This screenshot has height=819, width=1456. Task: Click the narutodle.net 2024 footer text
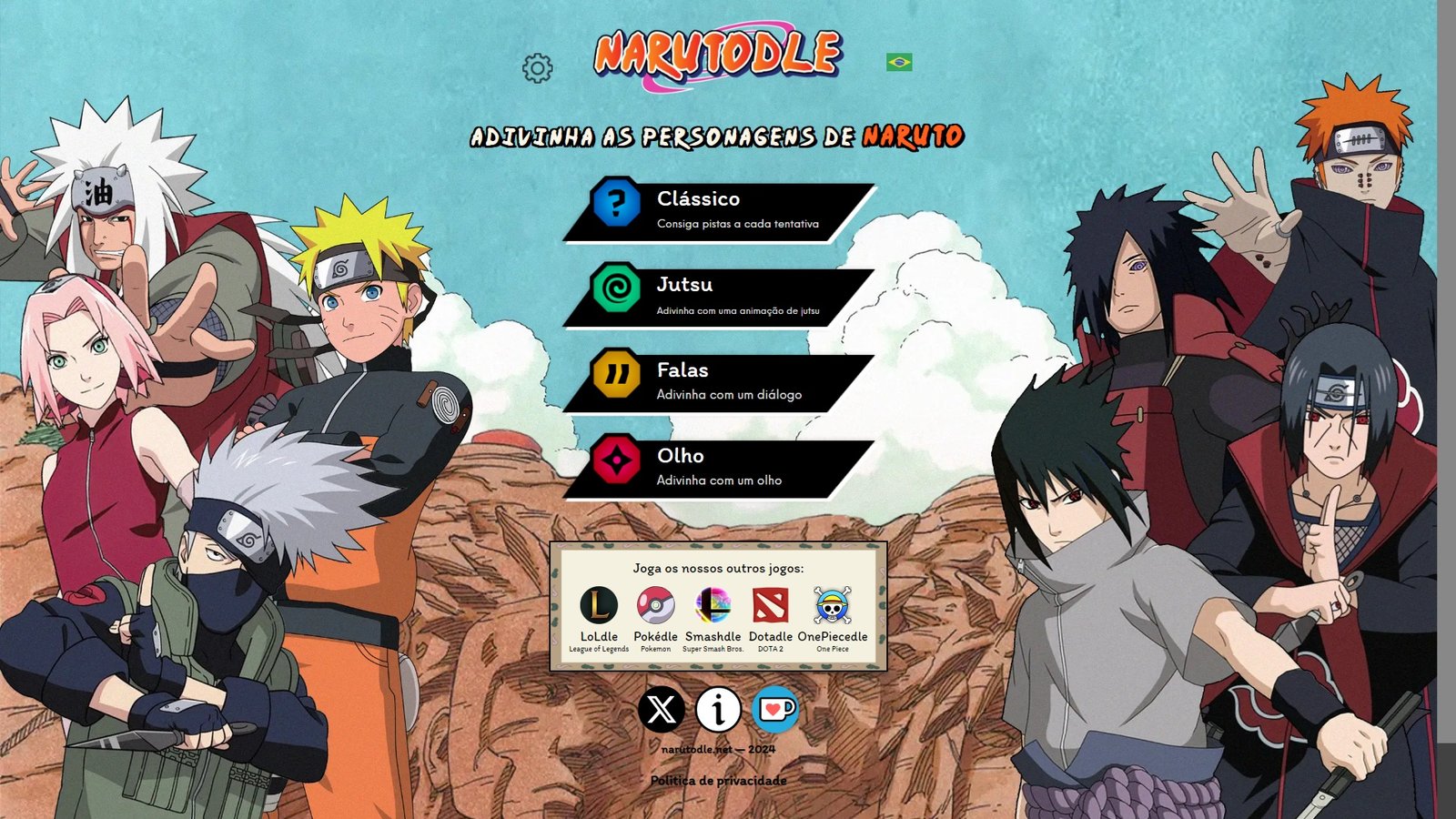tap(718, 750)
